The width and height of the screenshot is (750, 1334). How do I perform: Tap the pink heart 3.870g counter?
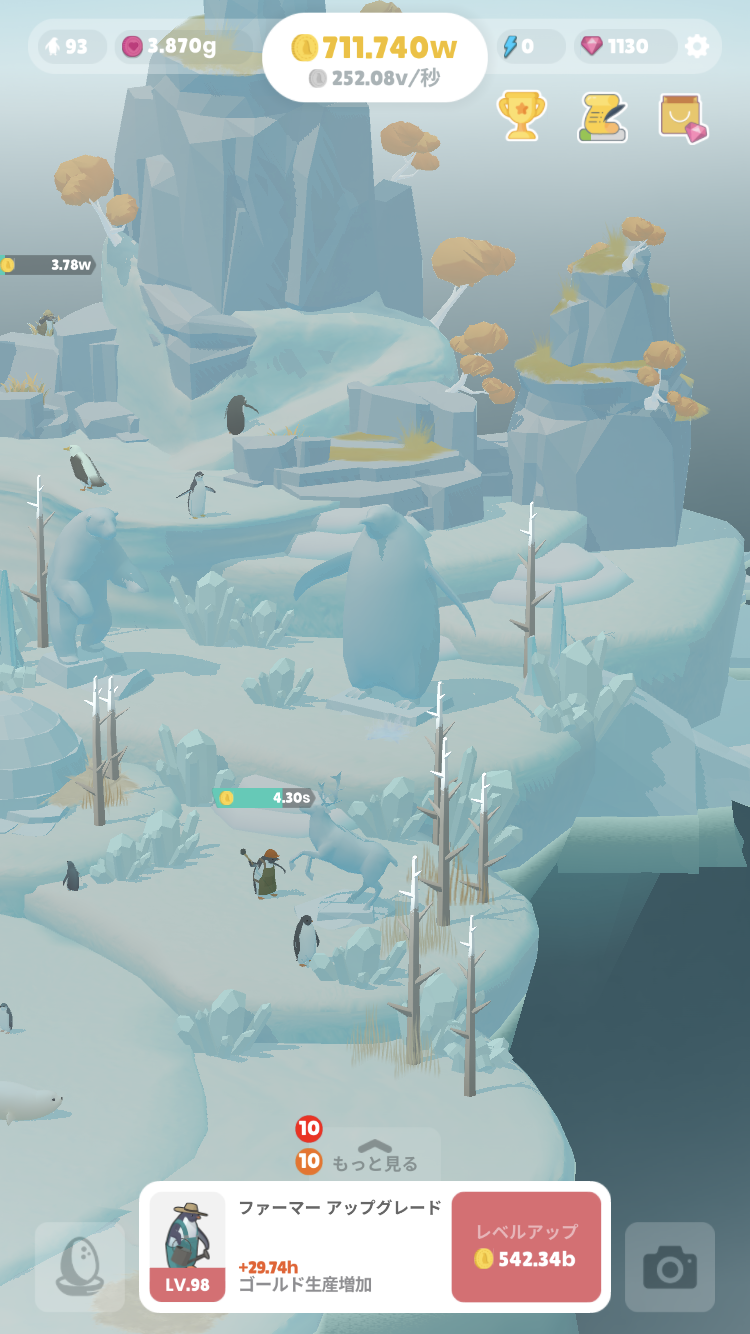coord(169,46)
